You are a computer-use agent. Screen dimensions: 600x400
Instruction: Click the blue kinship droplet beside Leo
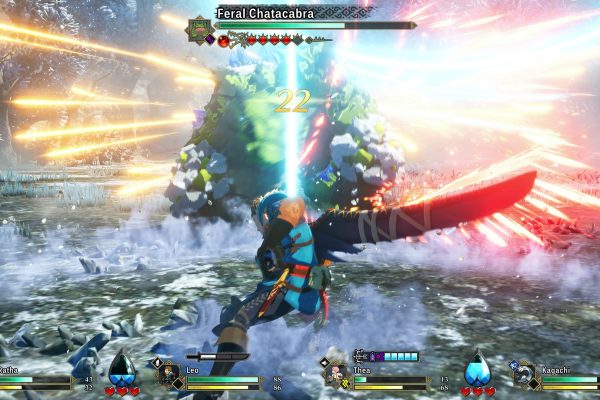(x=122, y=368)
